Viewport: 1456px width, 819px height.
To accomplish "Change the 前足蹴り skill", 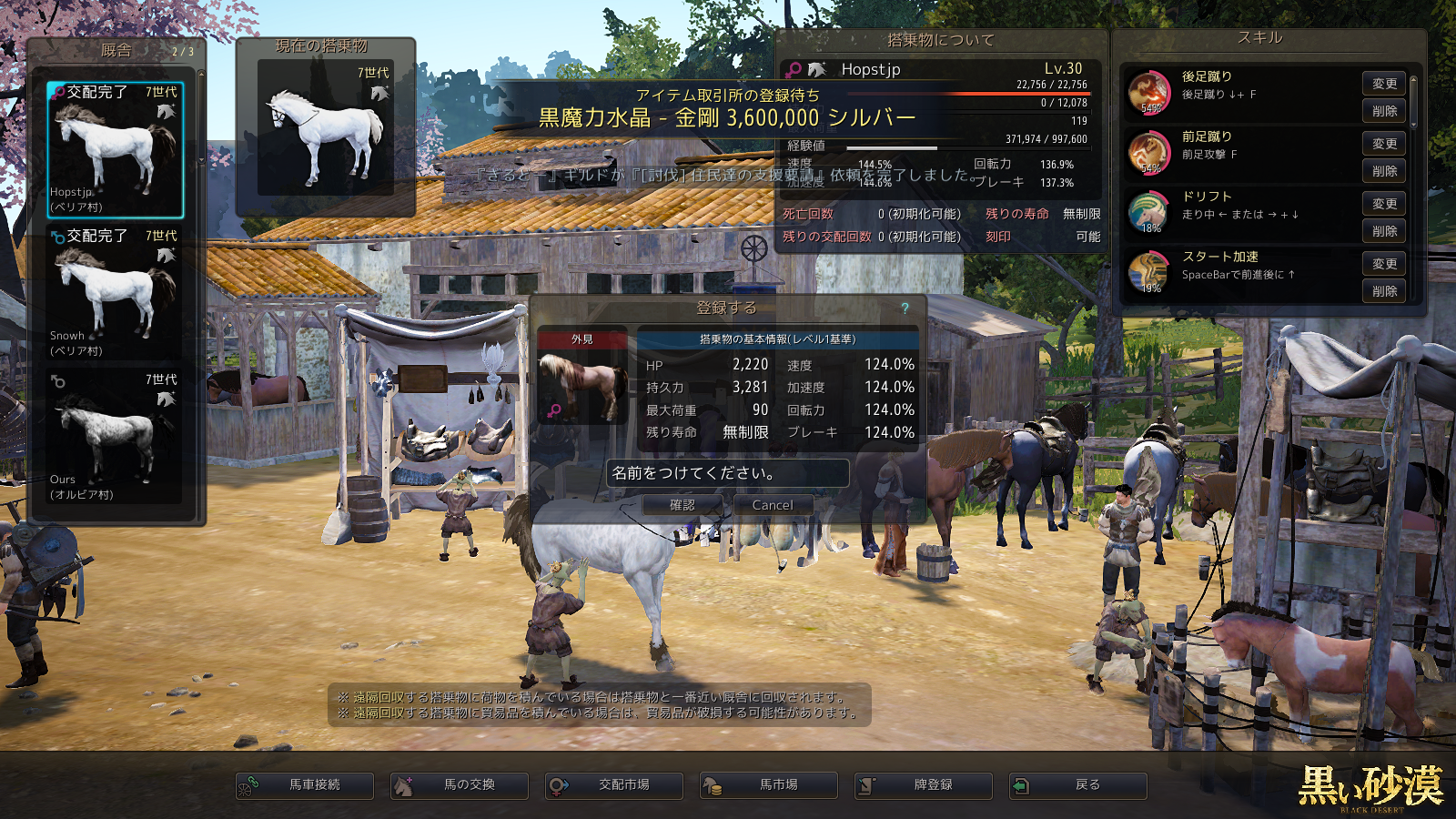I will tap(1384, 144).
